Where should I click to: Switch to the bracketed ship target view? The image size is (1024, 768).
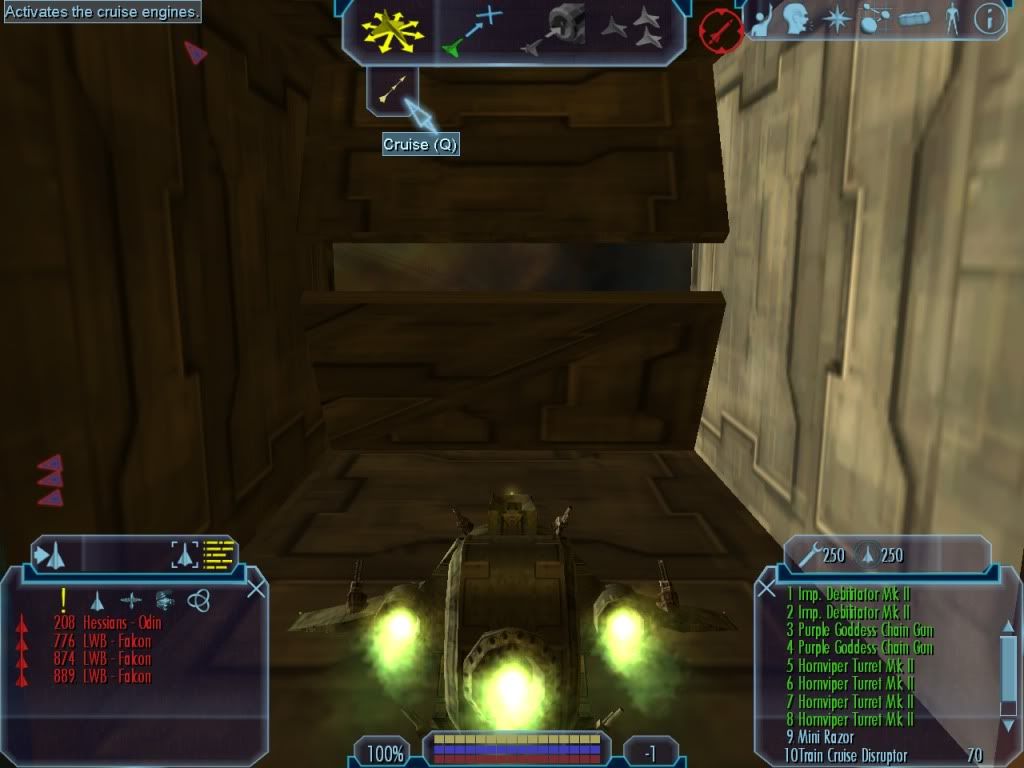(184, 554)
